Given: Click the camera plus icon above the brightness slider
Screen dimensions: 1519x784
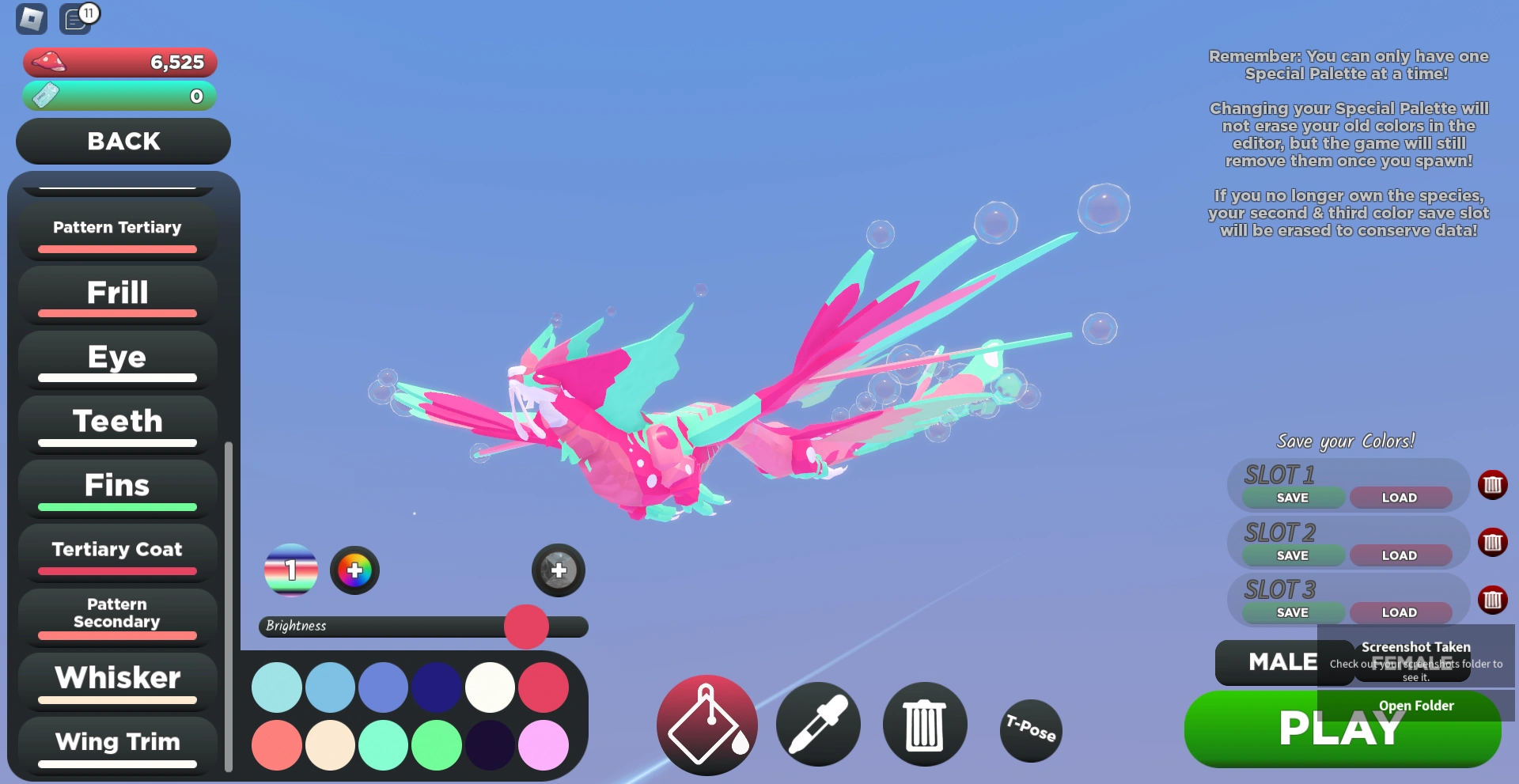Looking at the screenshot, I should 558,570.
